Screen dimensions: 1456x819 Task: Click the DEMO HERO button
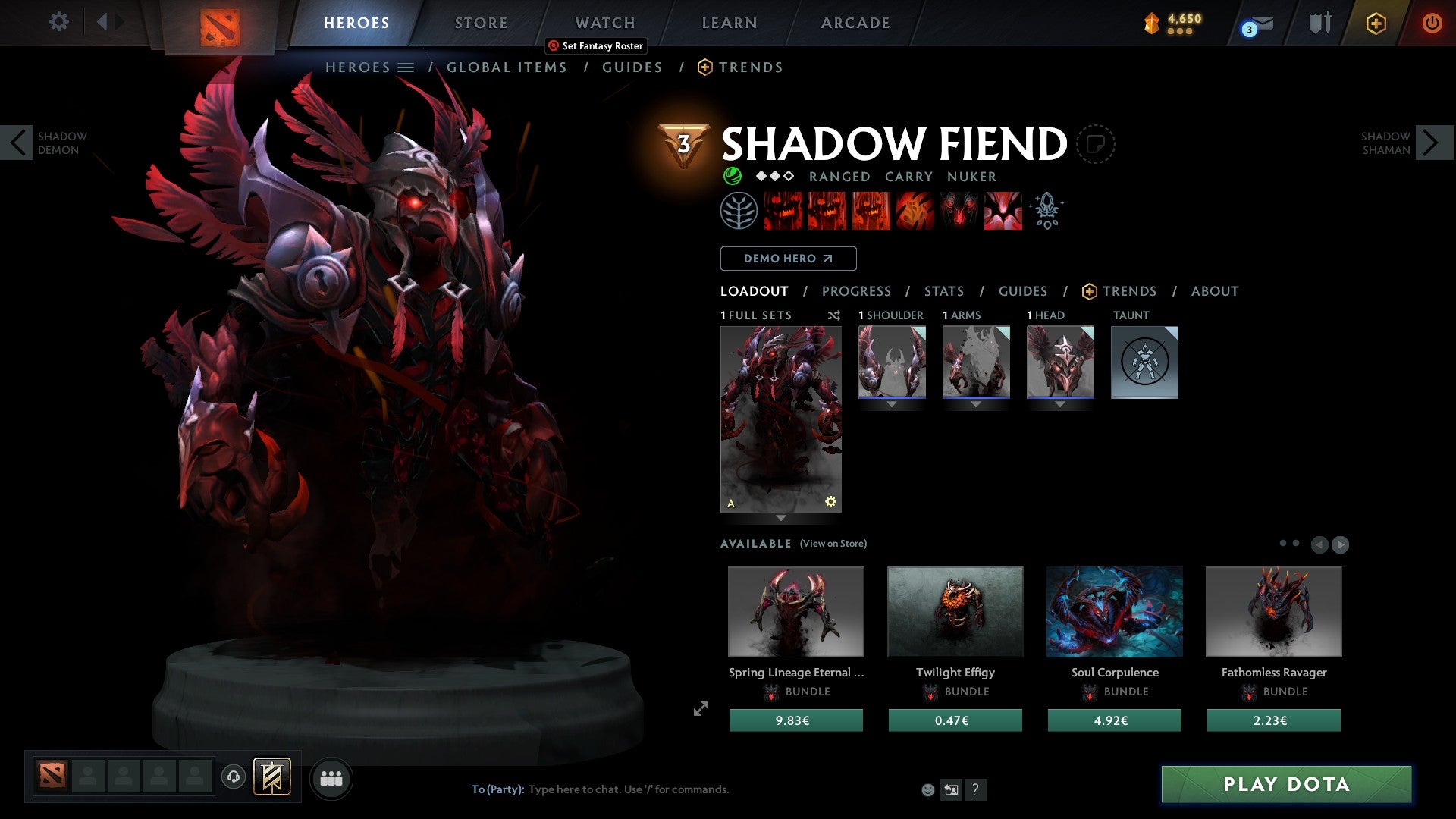788,259
